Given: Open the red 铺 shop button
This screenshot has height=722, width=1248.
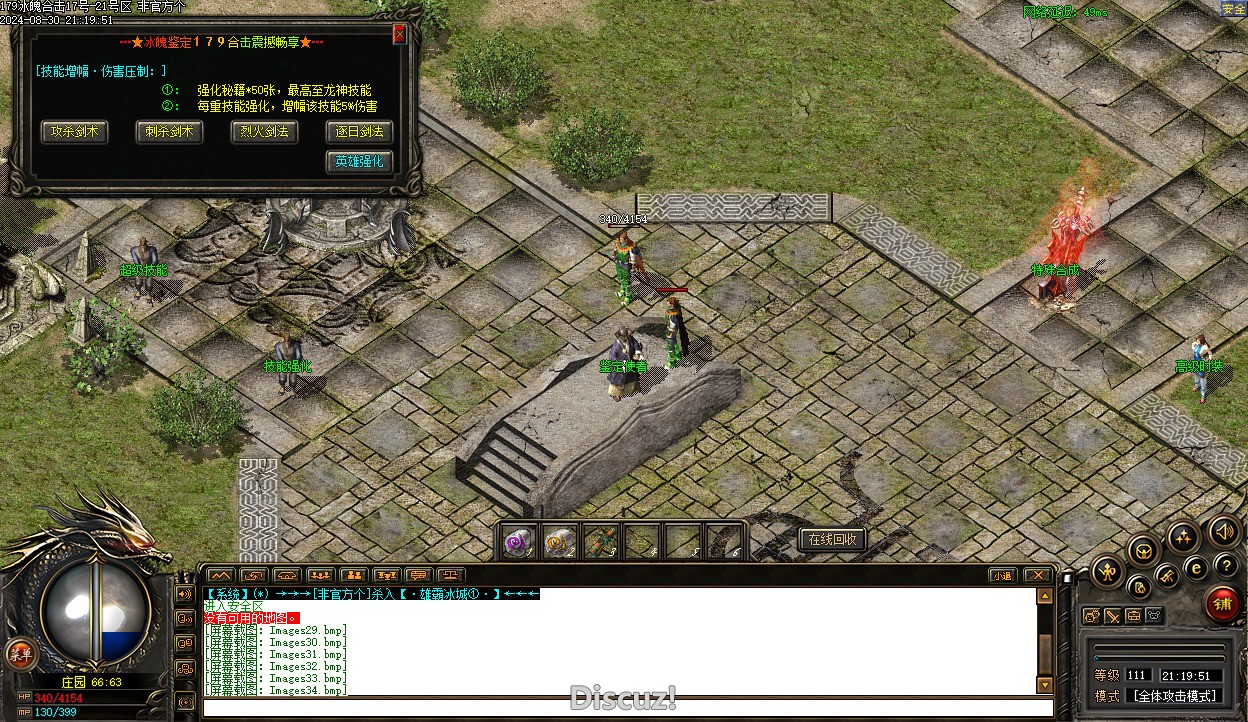Looking at the screenshot, I should coord(1221,605).
